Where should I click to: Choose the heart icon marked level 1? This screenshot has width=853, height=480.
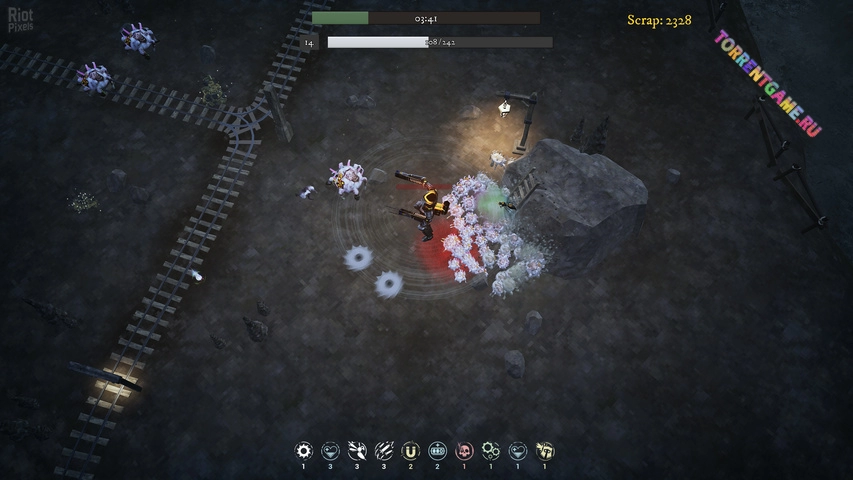pyautogui.click(x=518, y=451)
